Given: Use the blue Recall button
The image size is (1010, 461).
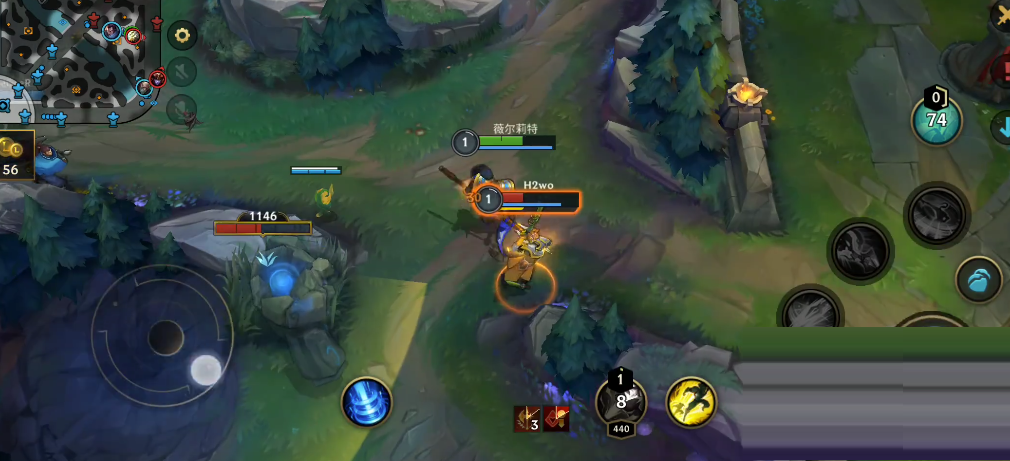Looking at the screenshot, I should coord(366,402).
